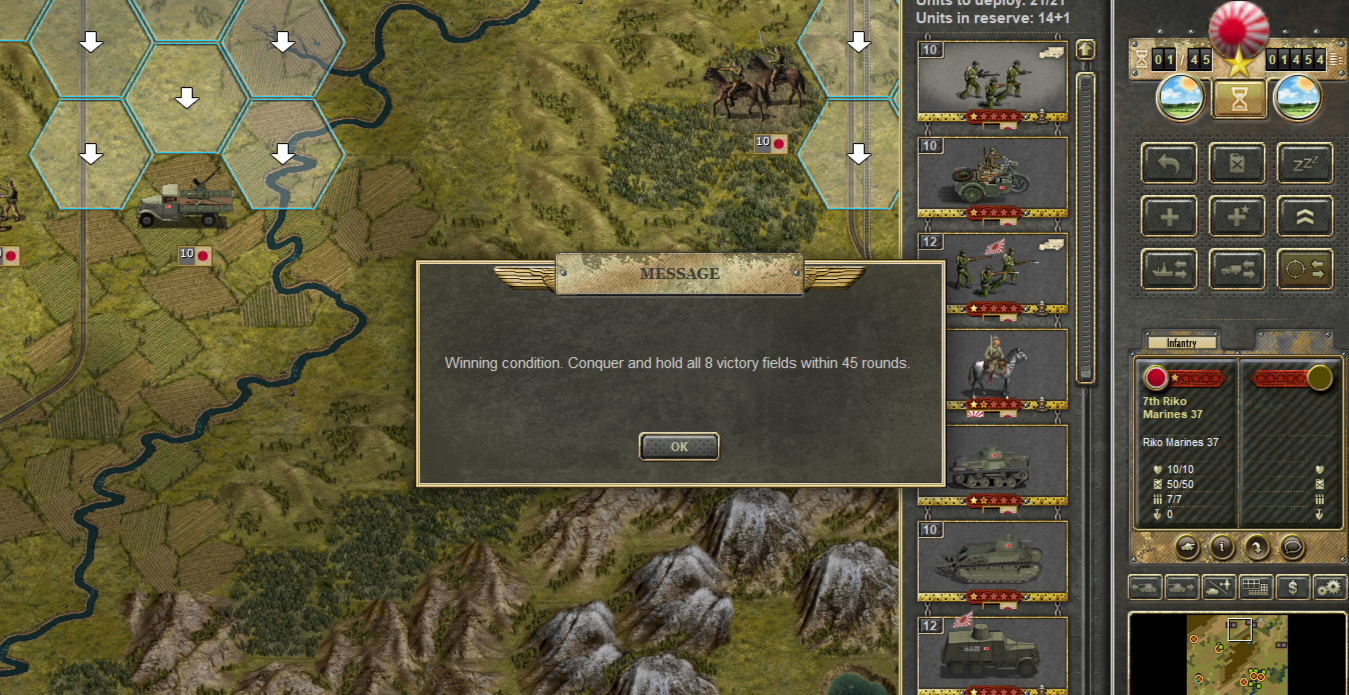Activate the sleep (zzz) unit button
1349x695 pixels.
1304,163
